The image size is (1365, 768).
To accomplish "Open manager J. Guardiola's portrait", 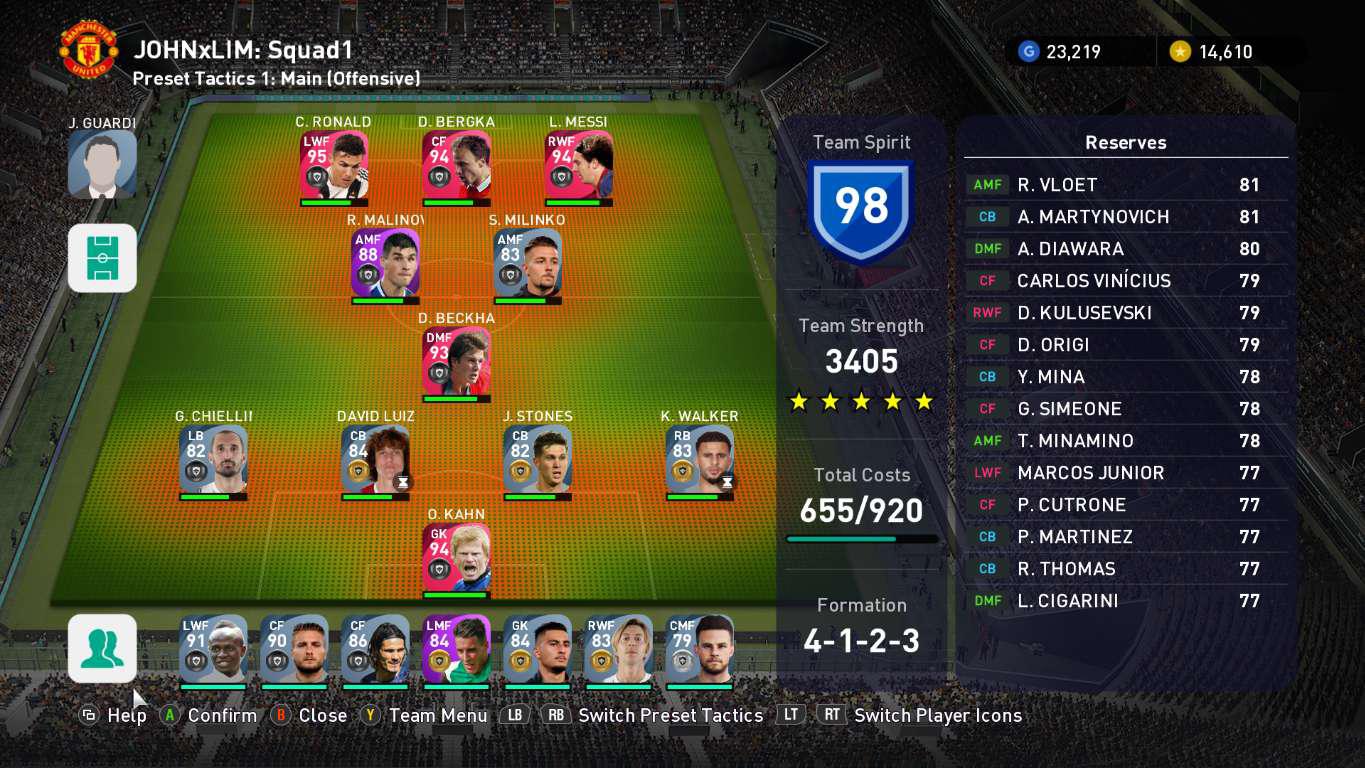I will 102,163.
